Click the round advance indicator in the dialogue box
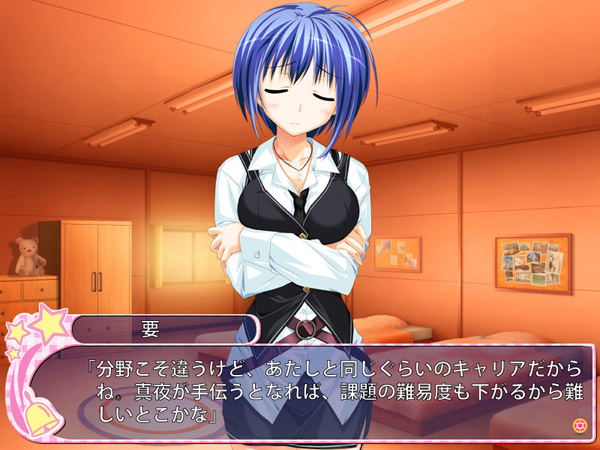The height and width of the screenshot is (450, 600). (577, 425)
